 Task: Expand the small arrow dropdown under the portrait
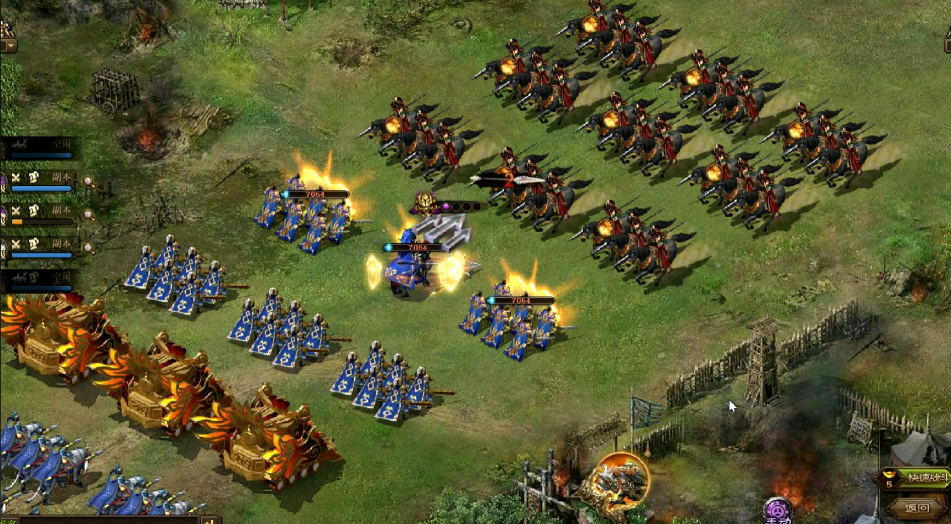[8, 46]
